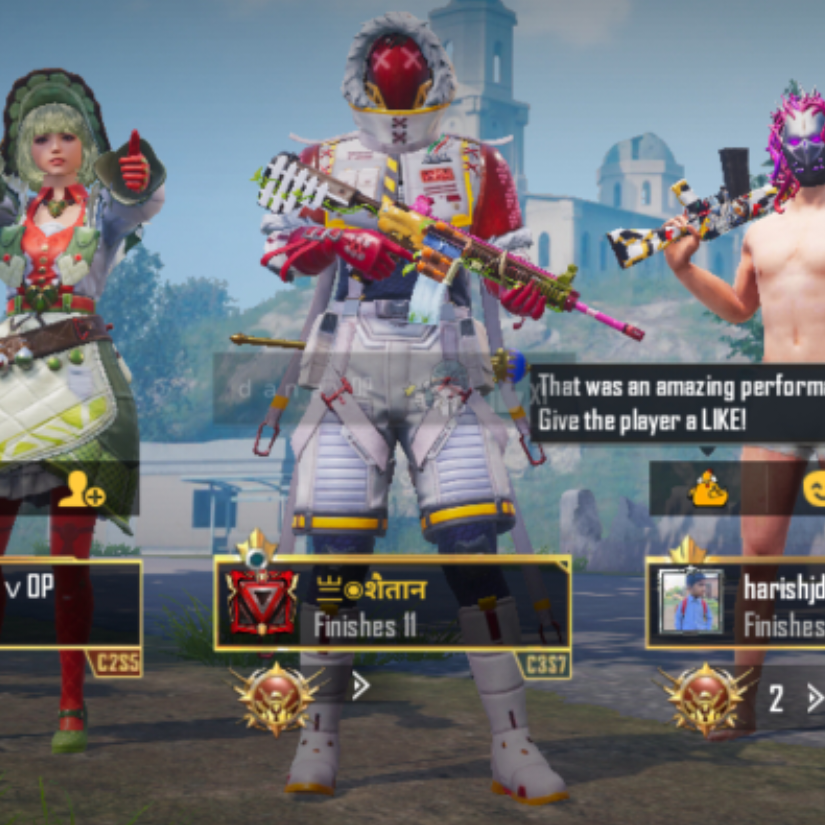This screenshot has width=825, height=825.
Task: View the red triangle avatar of शैतान
Action: (x=261, y=604)
